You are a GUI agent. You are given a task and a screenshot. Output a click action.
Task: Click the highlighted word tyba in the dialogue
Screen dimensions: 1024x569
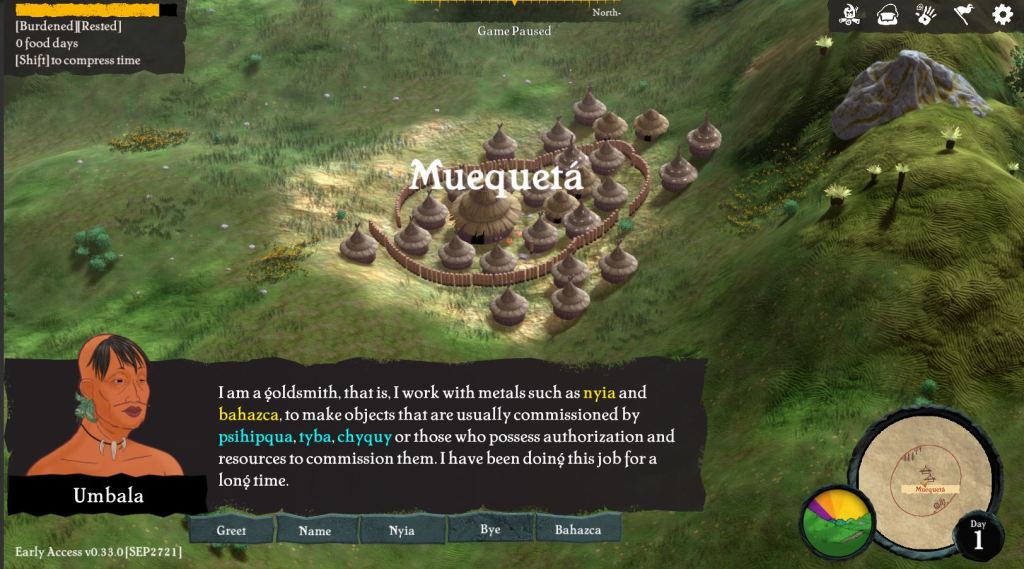315,437
